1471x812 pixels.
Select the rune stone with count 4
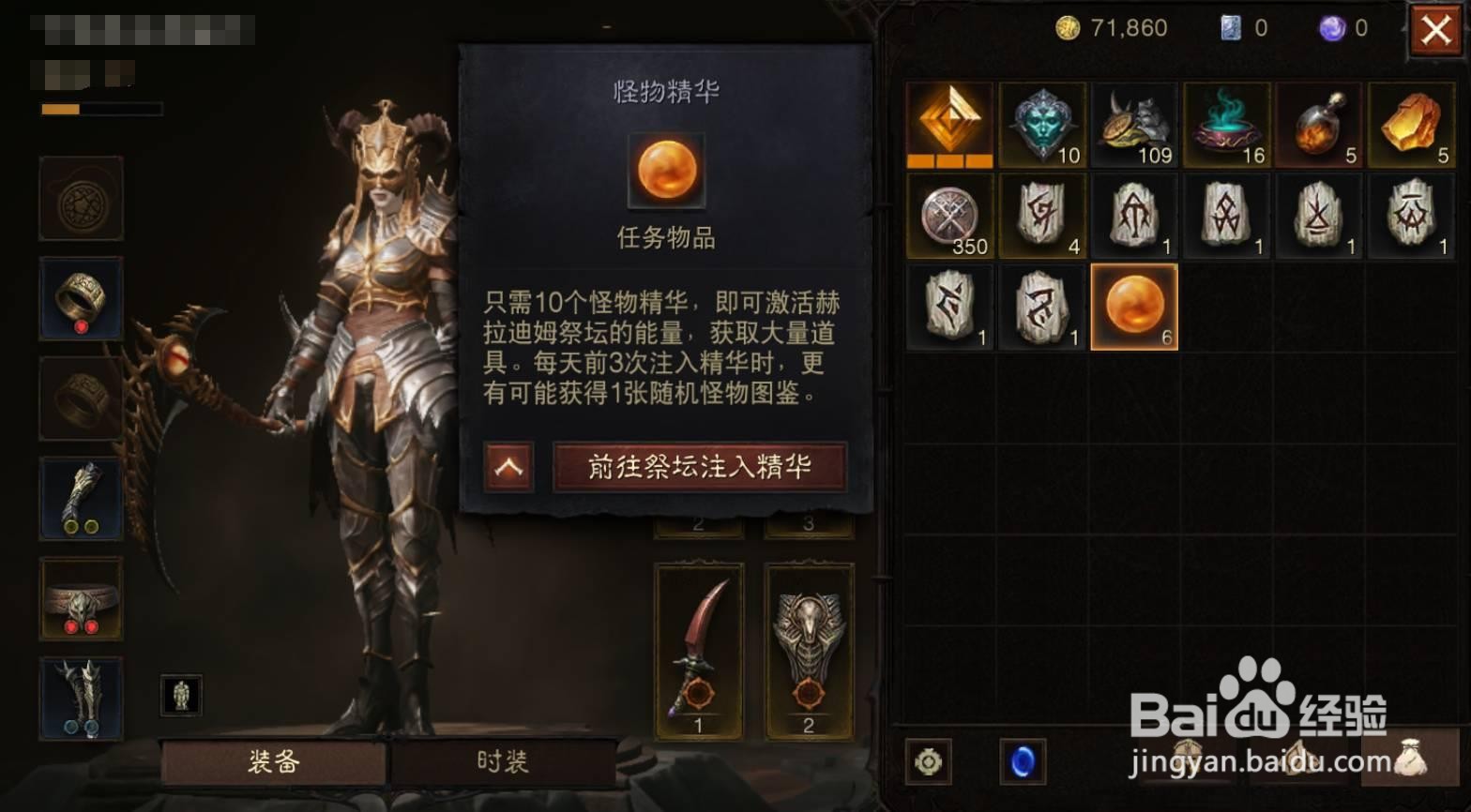(x=1042, y=216)
